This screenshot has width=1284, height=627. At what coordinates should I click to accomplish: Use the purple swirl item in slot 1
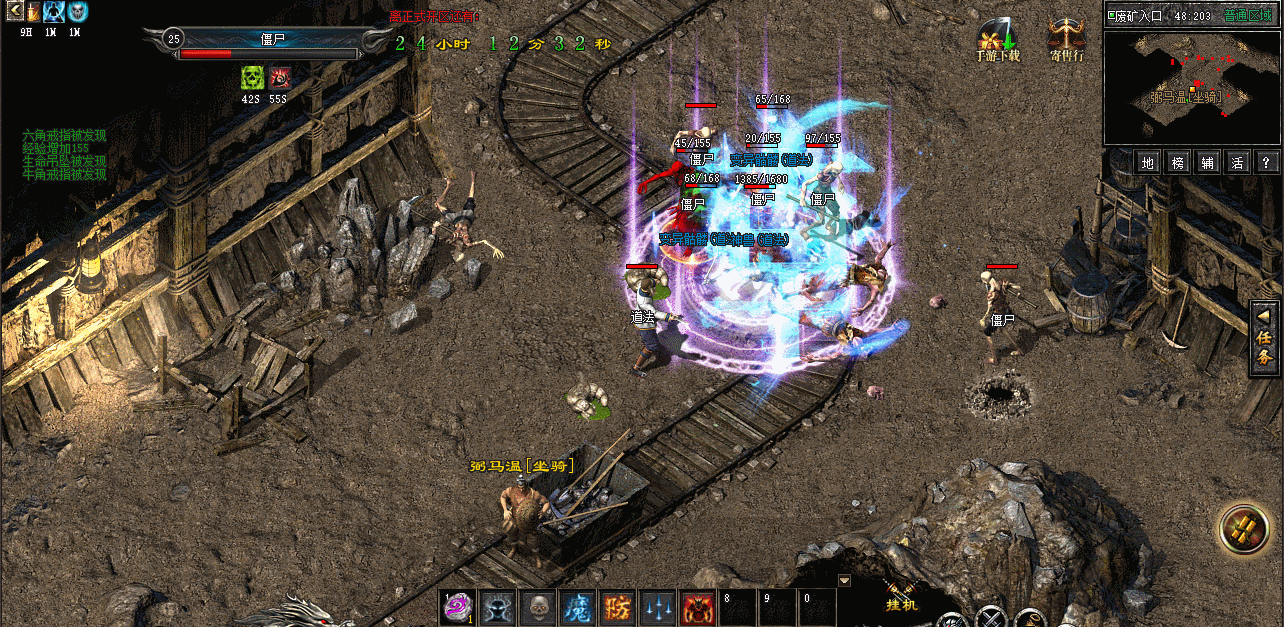pyautogui.click(x=458, y=607)
